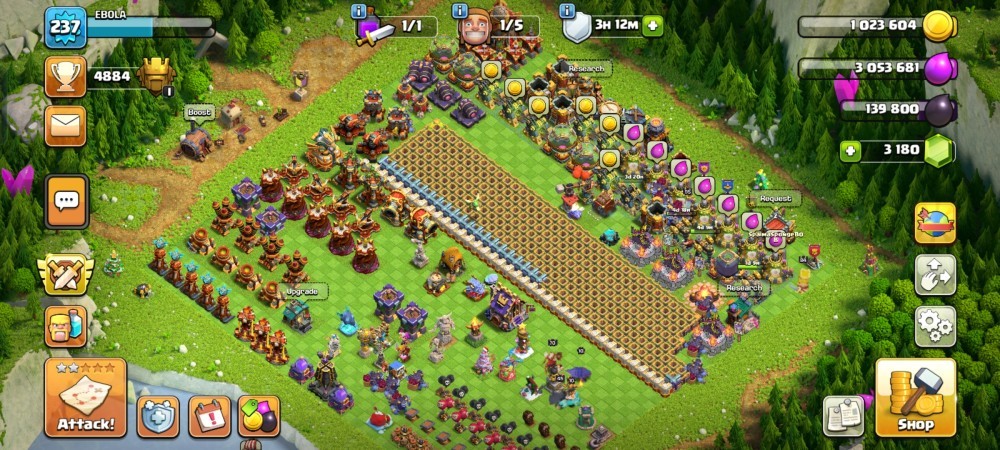Open the colored gems and coin icon
This screenshot has width=1000, height=450.
[259, 416]
